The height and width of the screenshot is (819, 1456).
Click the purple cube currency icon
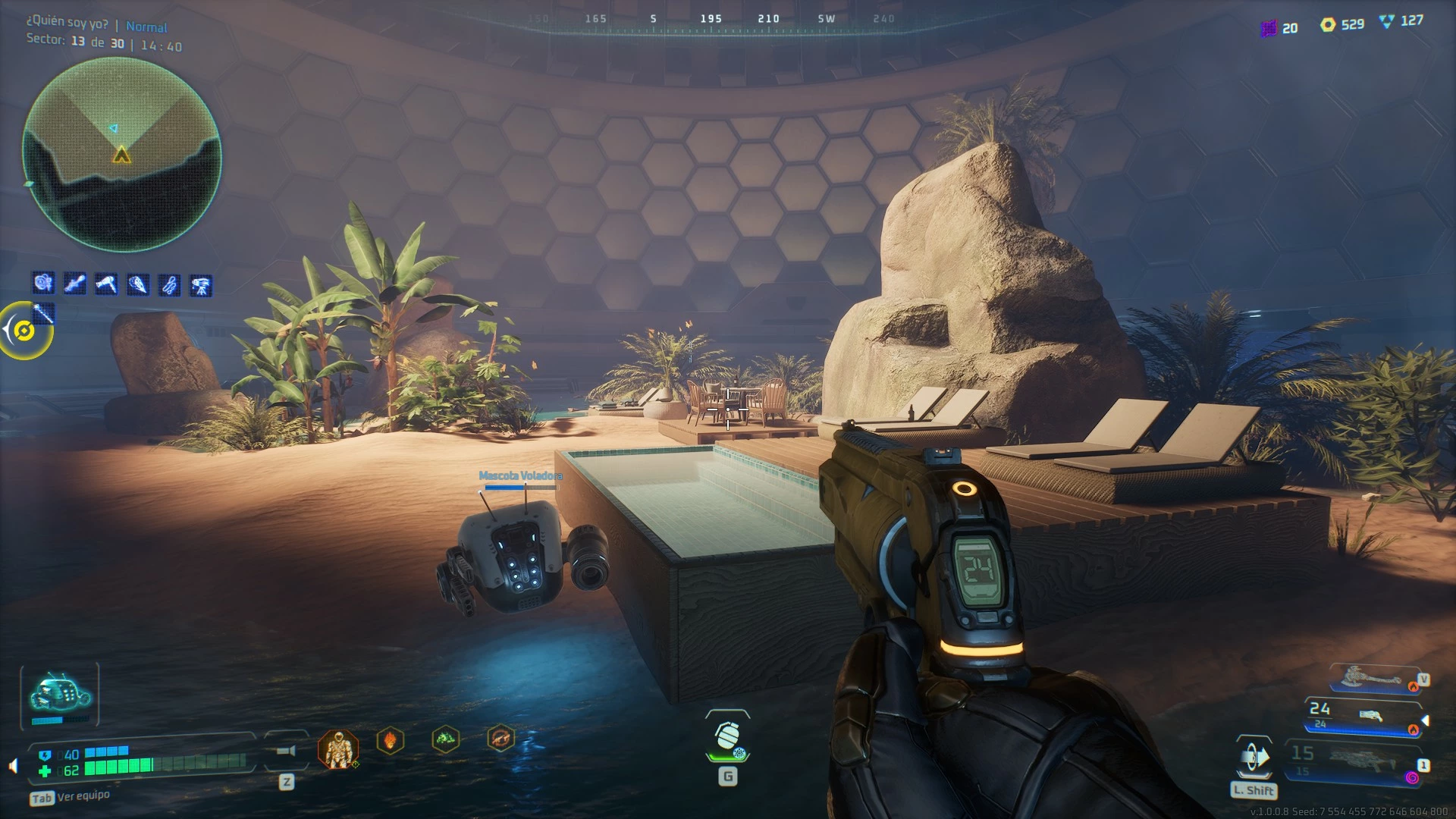click(x=1269, y=29)
